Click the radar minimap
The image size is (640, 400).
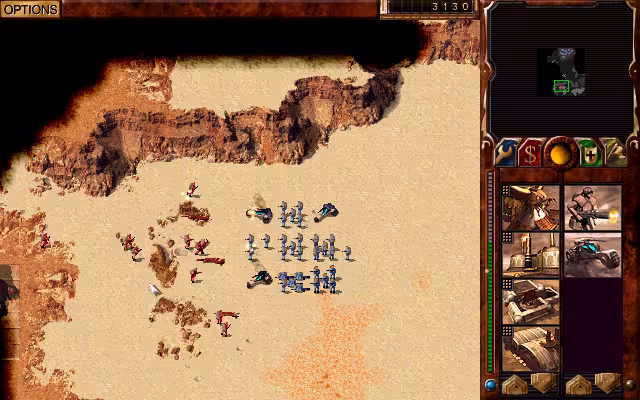point(561,72)
